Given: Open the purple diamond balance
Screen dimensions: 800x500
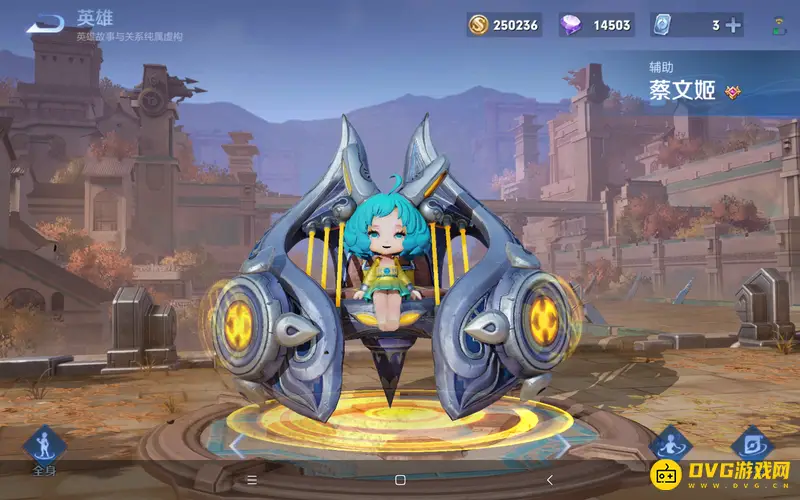Looking at the screenshot, I should [x=597, y=25].
